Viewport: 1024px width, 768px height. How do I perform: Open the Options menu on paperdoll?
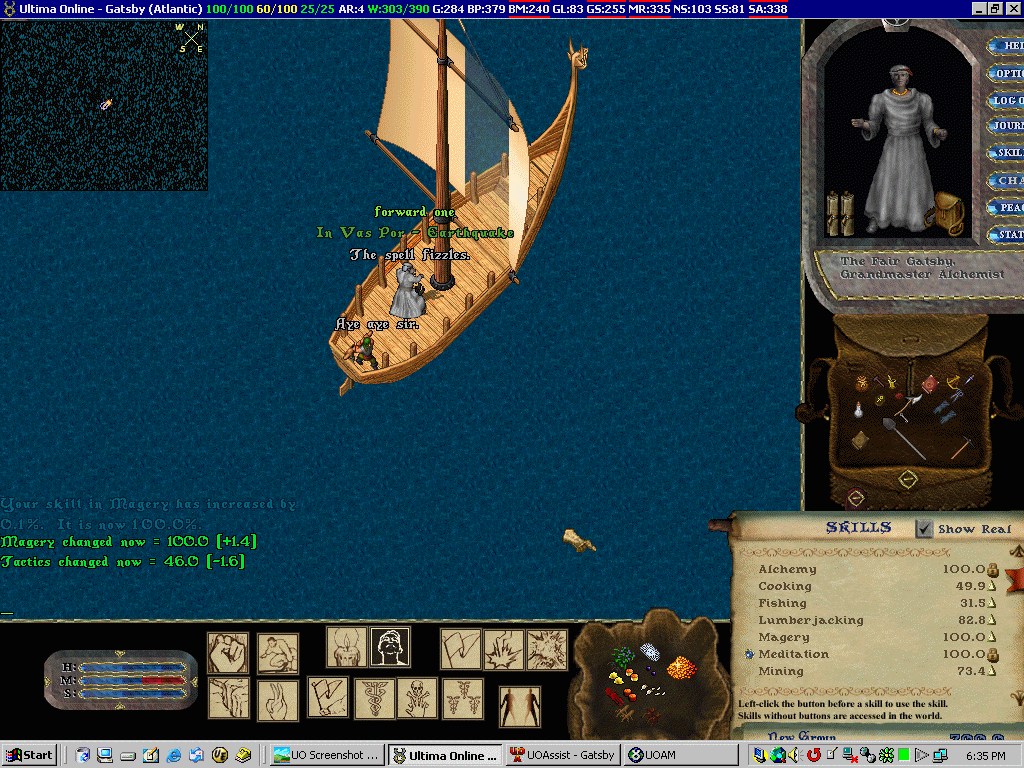[1006, 73]
